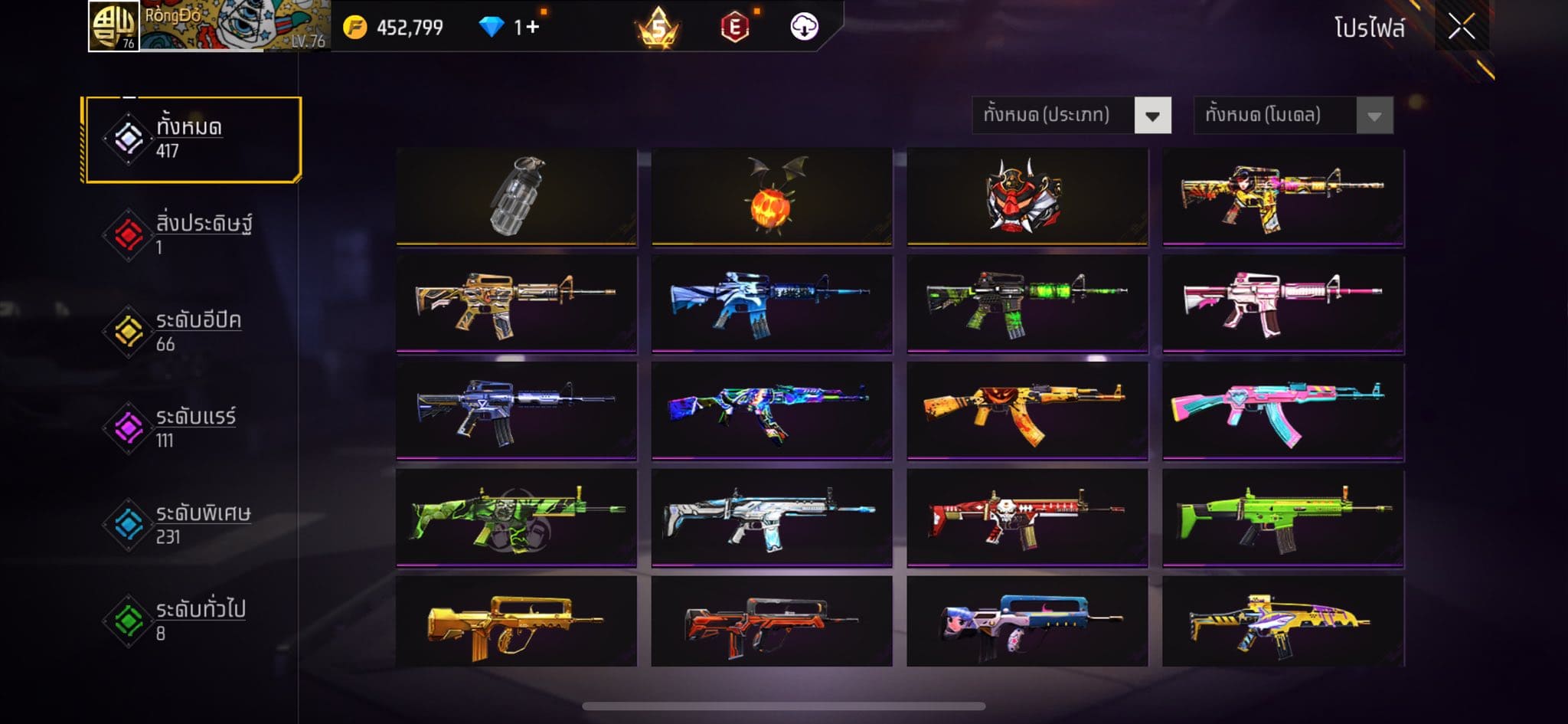Pick the pumpkin with bat wings item
Image resolution: width=1568 pixels, height=724 pixels.
772,196
